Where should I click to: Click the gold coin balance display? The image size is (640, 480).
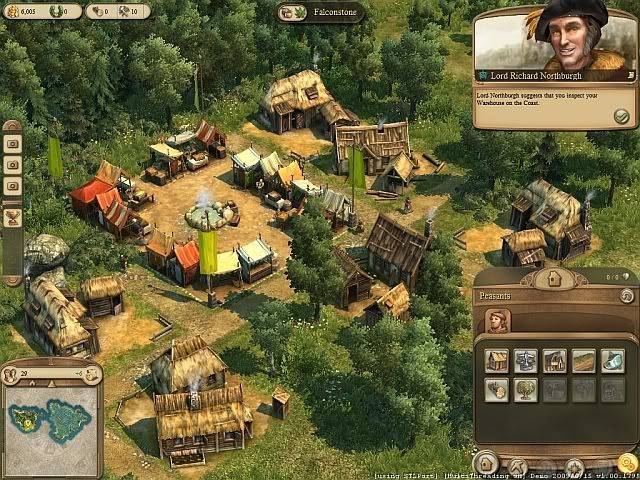coord(22,12)
